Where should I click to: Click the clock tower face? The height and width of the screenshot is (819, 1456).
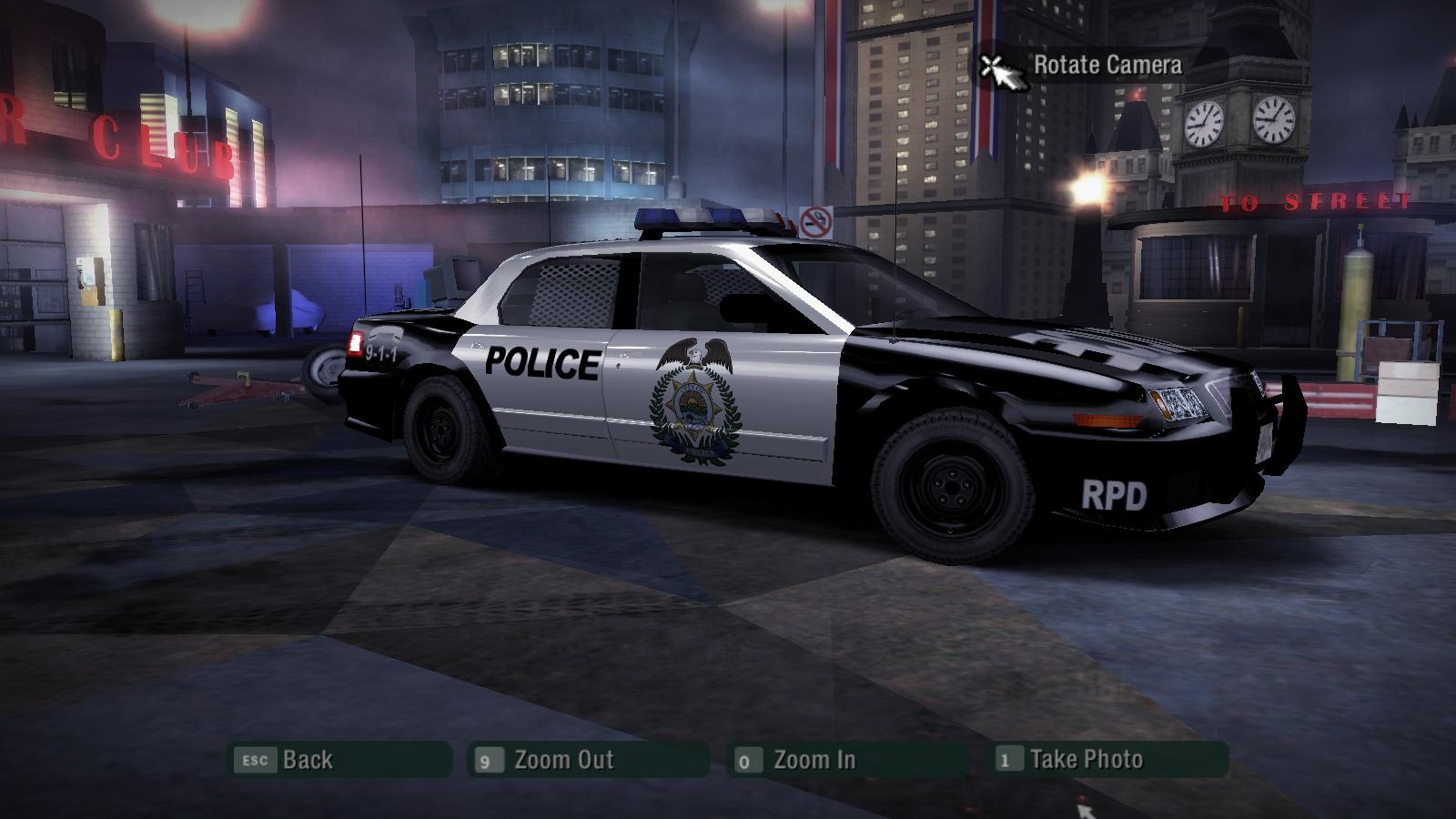(x=1205, y=121)
